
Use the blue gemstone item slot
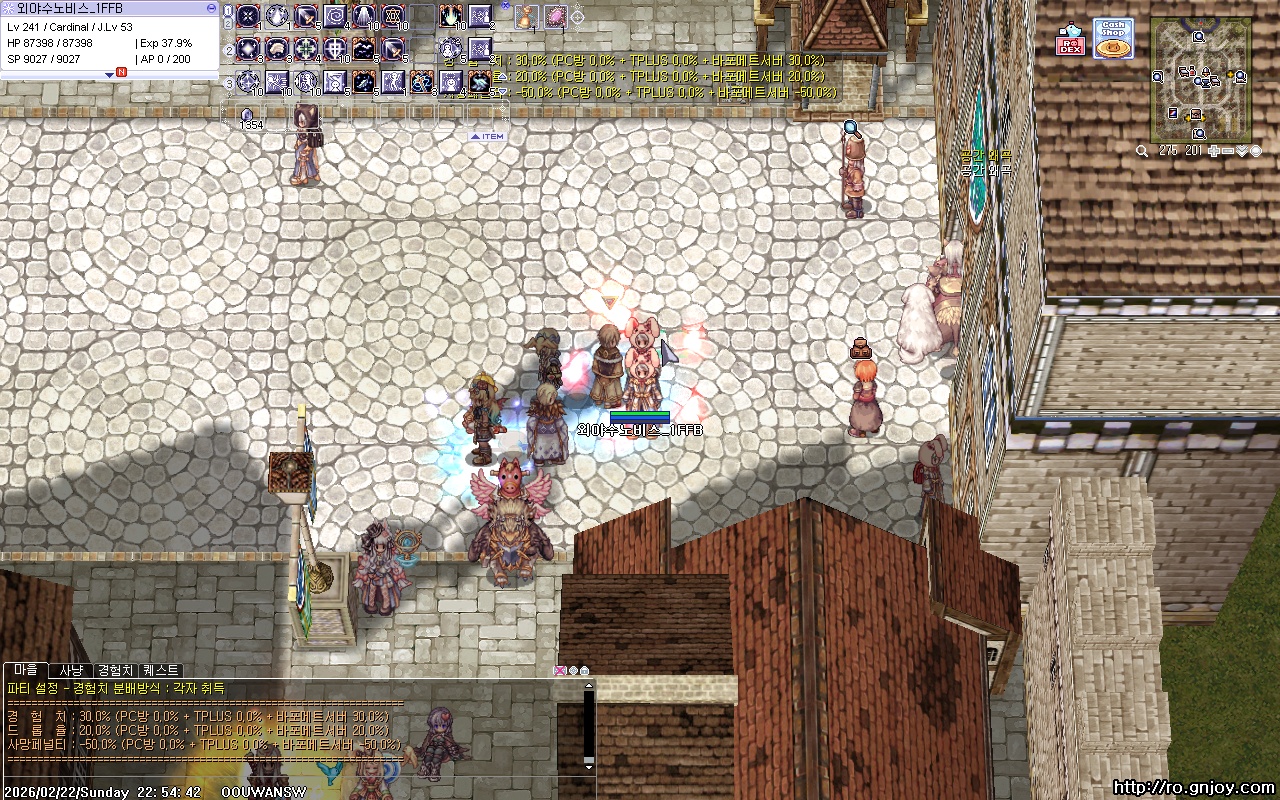pos(247,114)
